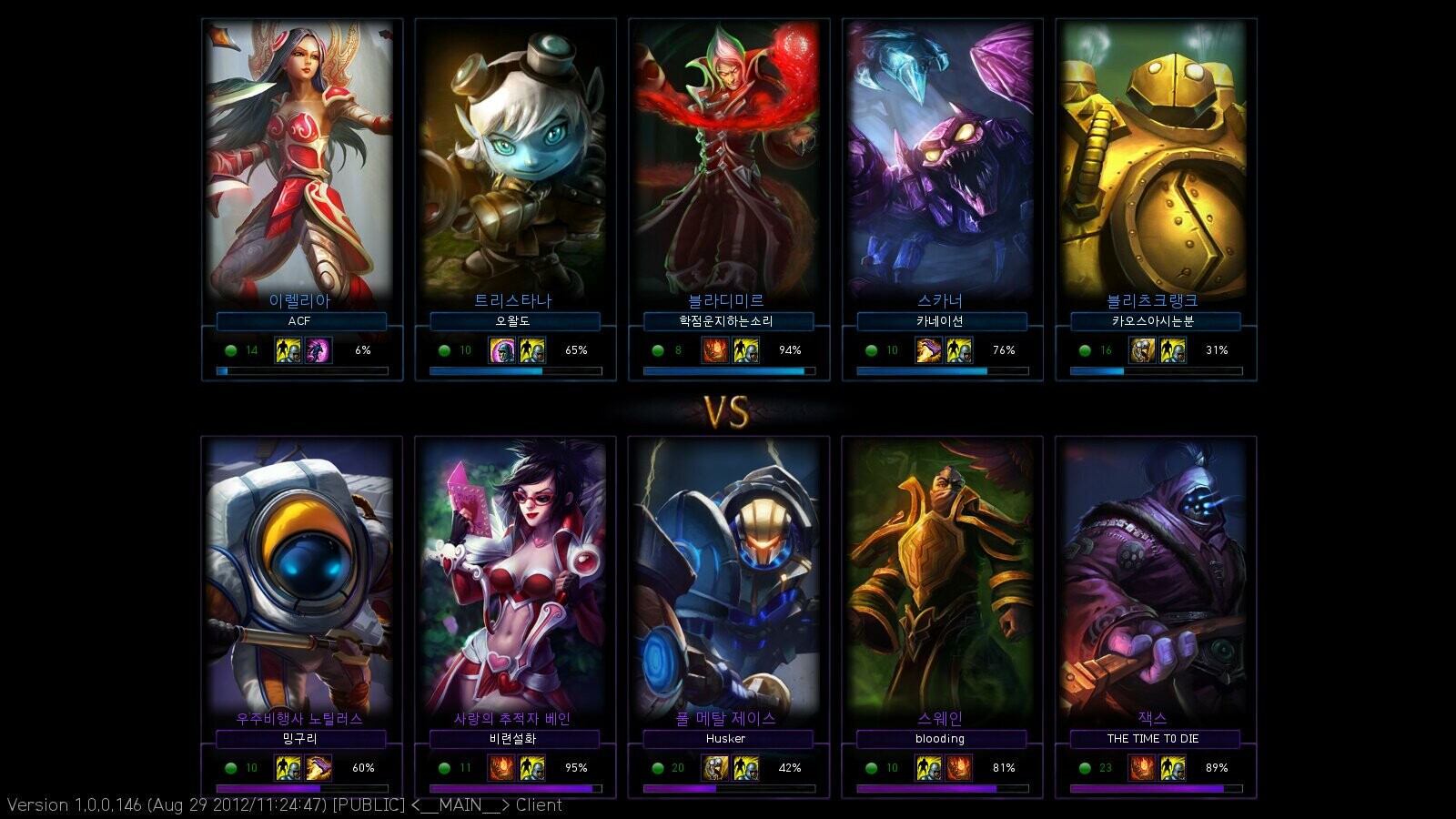Viewport: 1456px width, 819px height.
Task: Click Irelia's purple Teleport spell icon
Action: (x=318, y=350)
